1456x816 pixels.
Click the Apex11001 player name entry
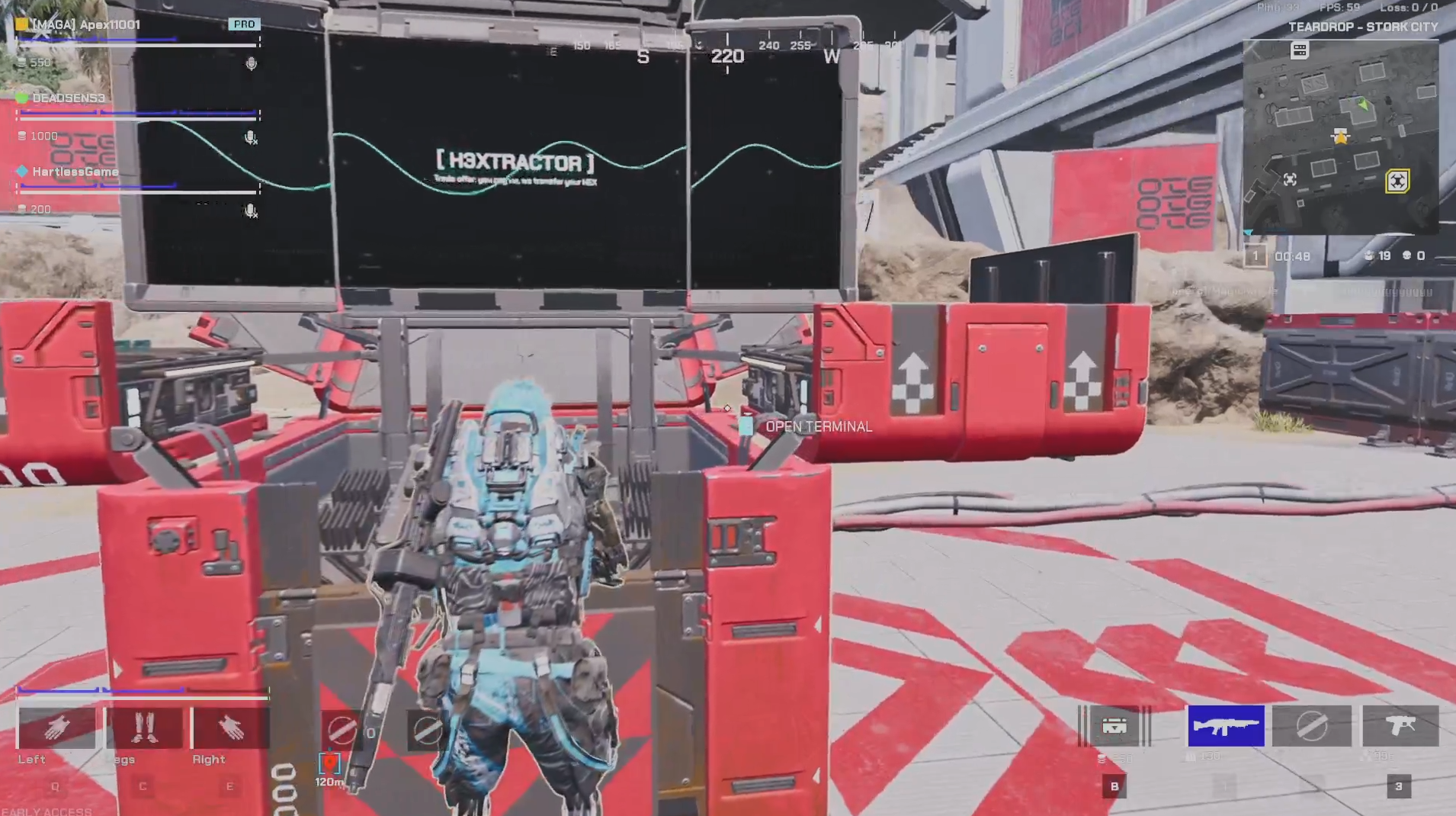pyautogui.click(x=86, y=24)
